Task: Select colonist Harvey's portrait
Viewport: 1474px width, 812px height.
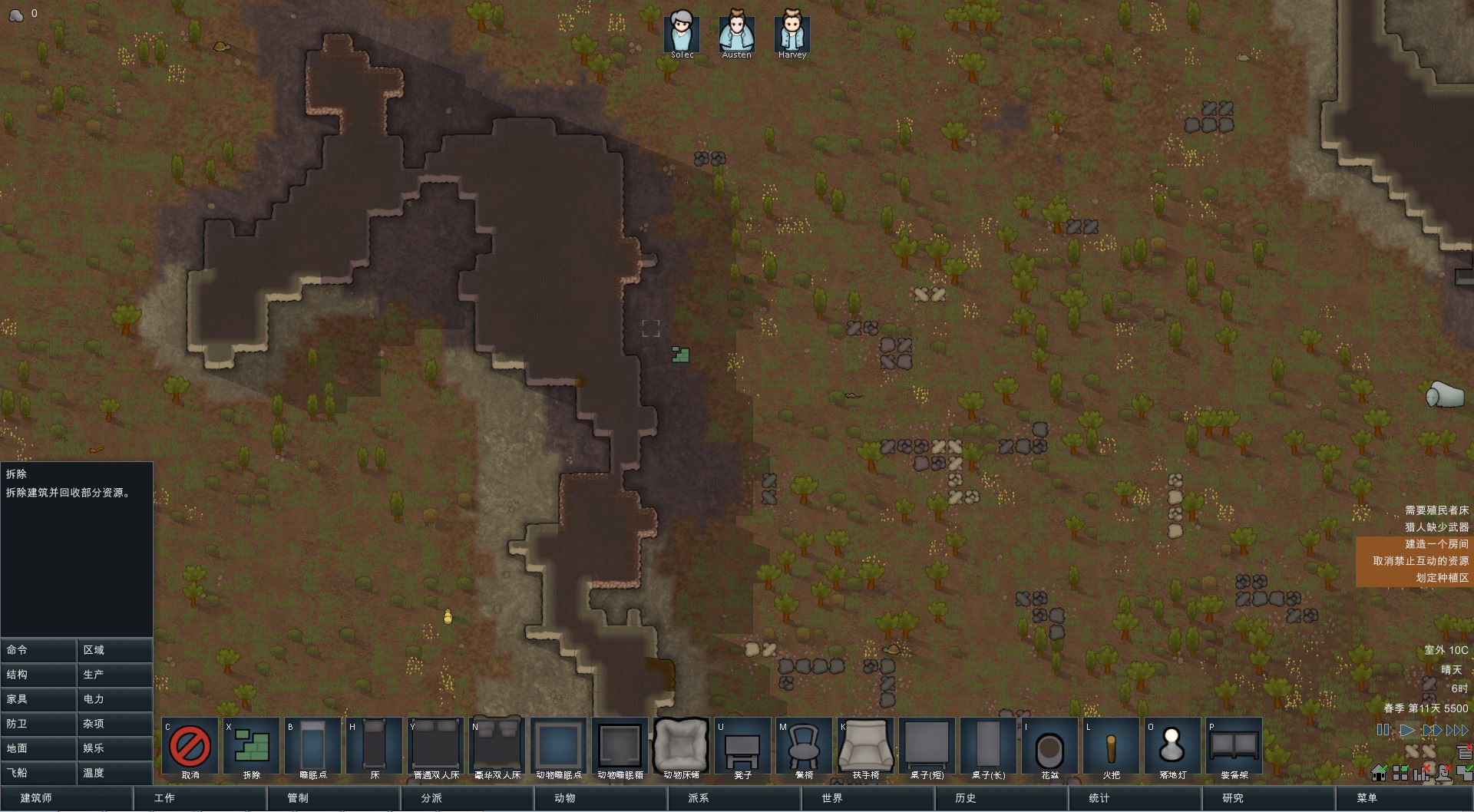Action: [792, 31]
